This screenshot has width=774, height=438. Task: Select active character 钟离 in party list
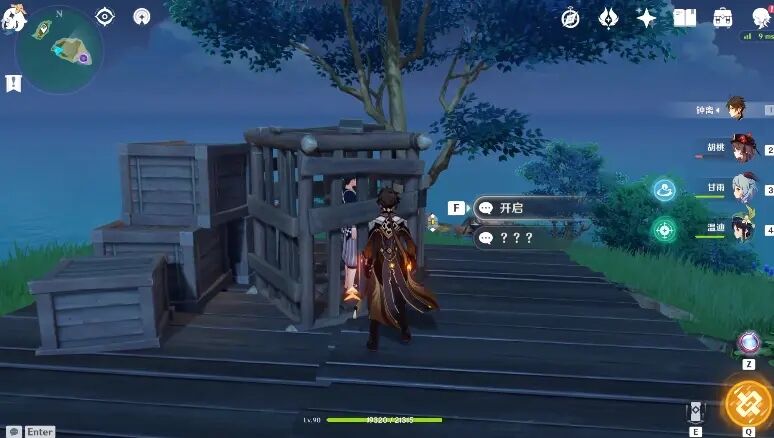pos(738,108)
